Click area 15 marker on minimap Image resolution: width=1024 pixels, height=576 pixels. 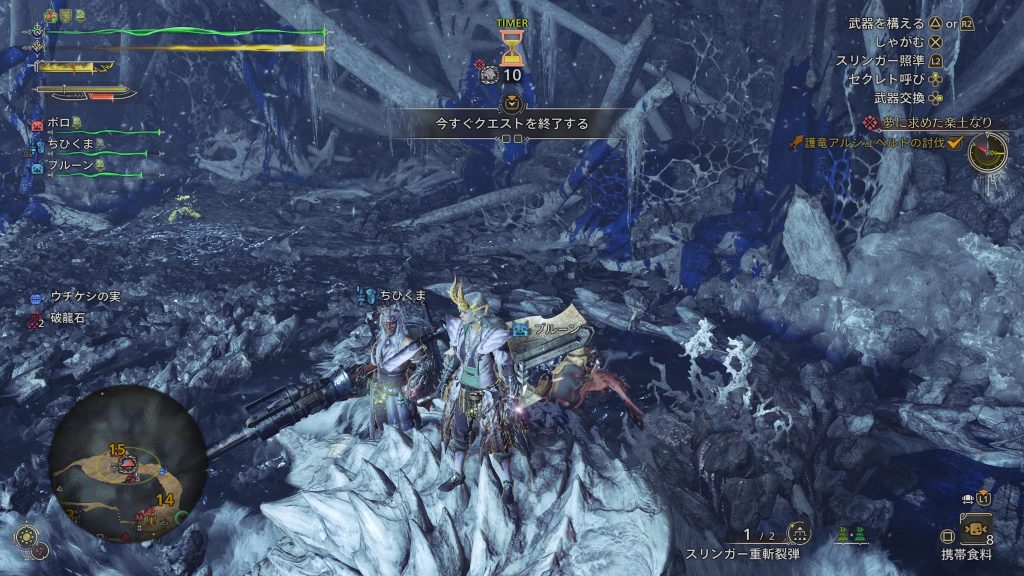click(x=116, y=450)
